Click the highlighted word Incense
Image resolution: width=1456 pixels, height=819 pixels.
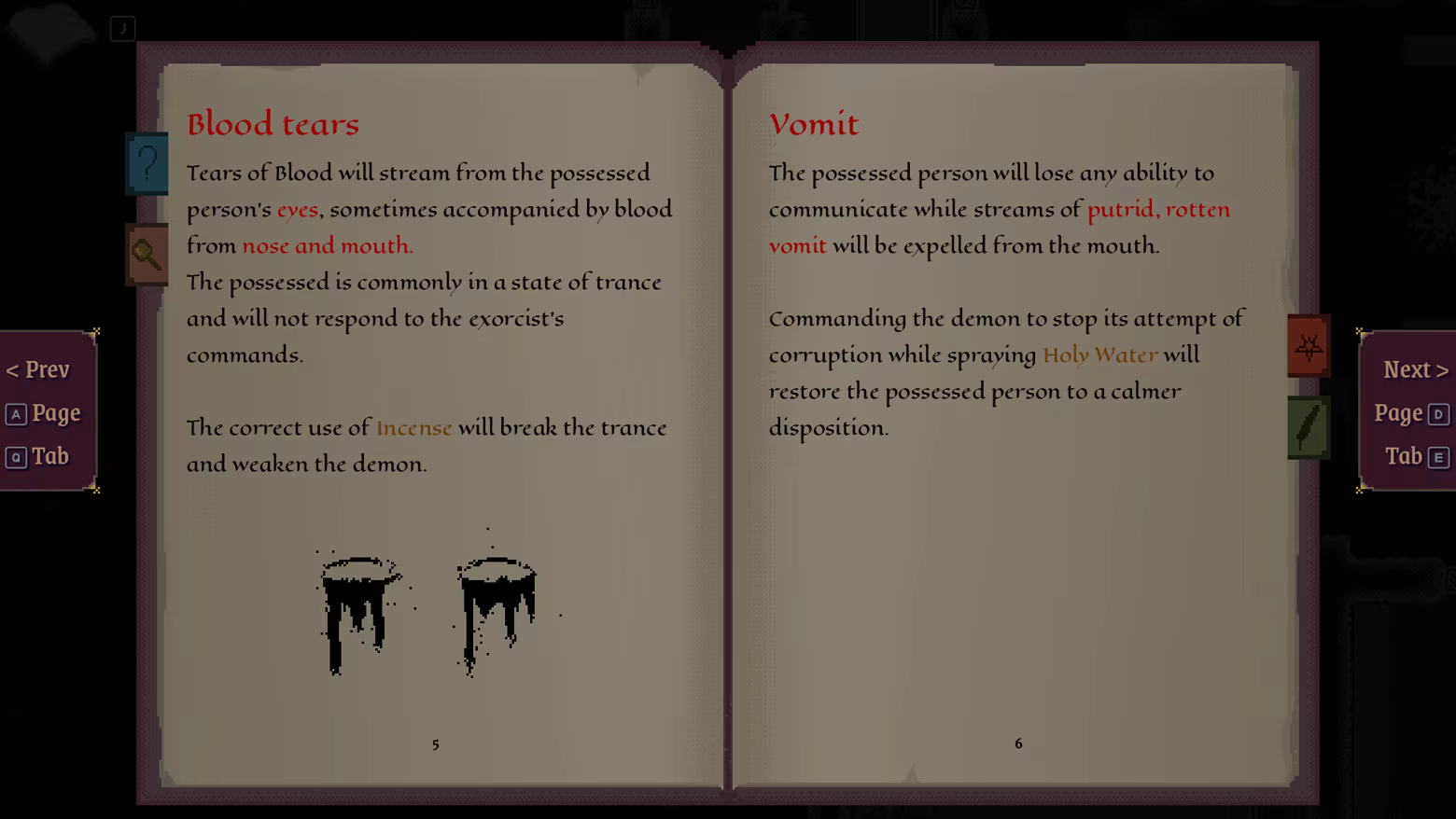pos(413,427)
